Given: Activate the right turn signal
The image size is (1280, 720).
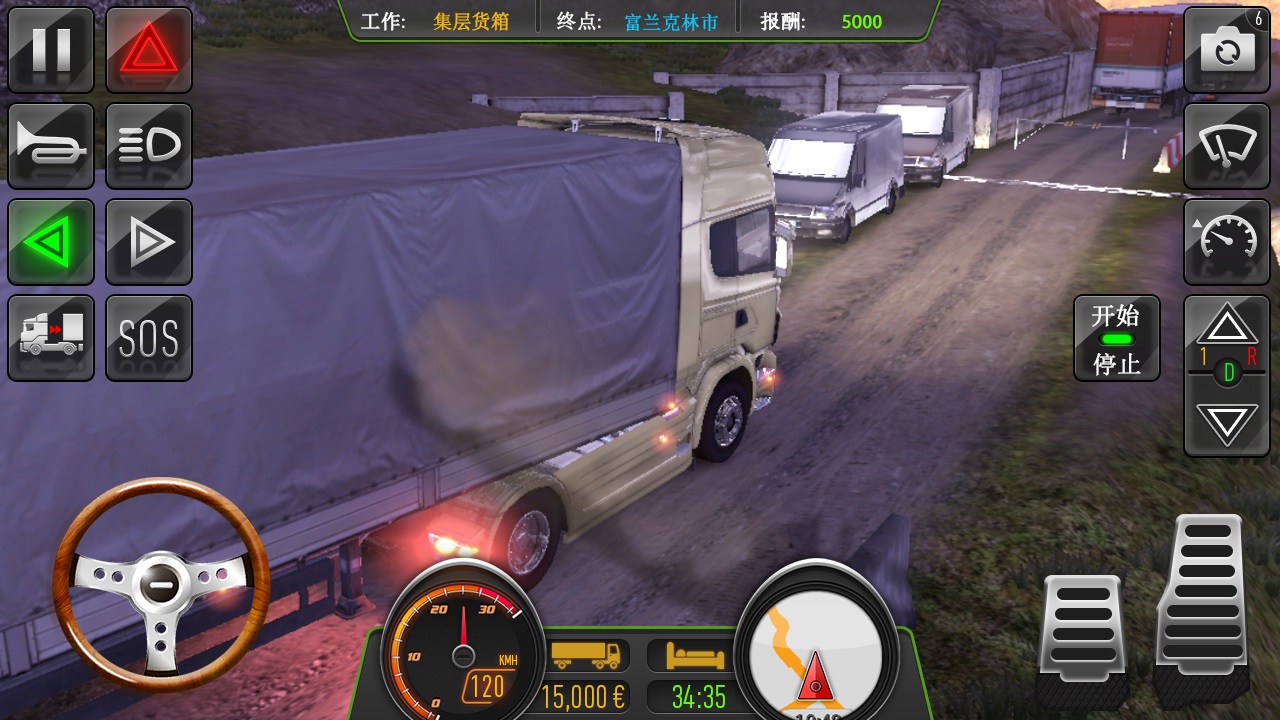Looking at the screenshot, I should click(149, 242).
